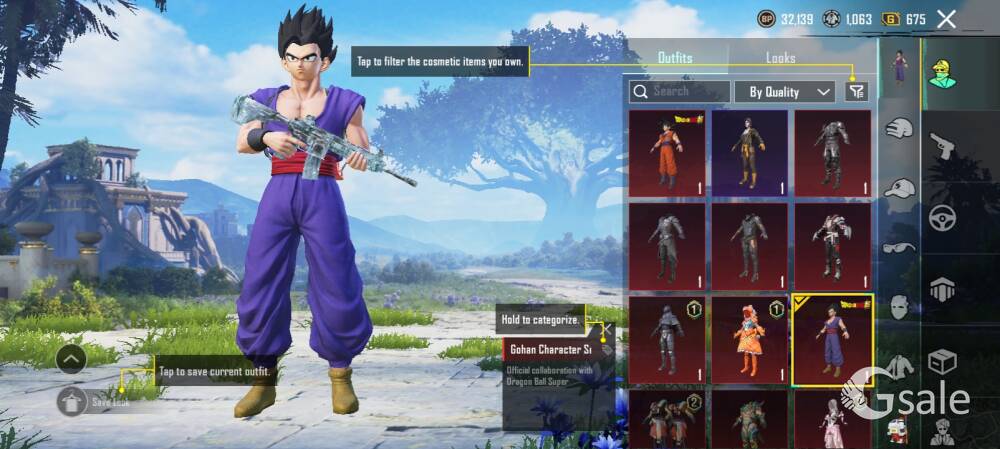Show the baseball cap headgear category
Viewport: 1000px width, 449px height.
pyautogui.click(x=900, y=188)
